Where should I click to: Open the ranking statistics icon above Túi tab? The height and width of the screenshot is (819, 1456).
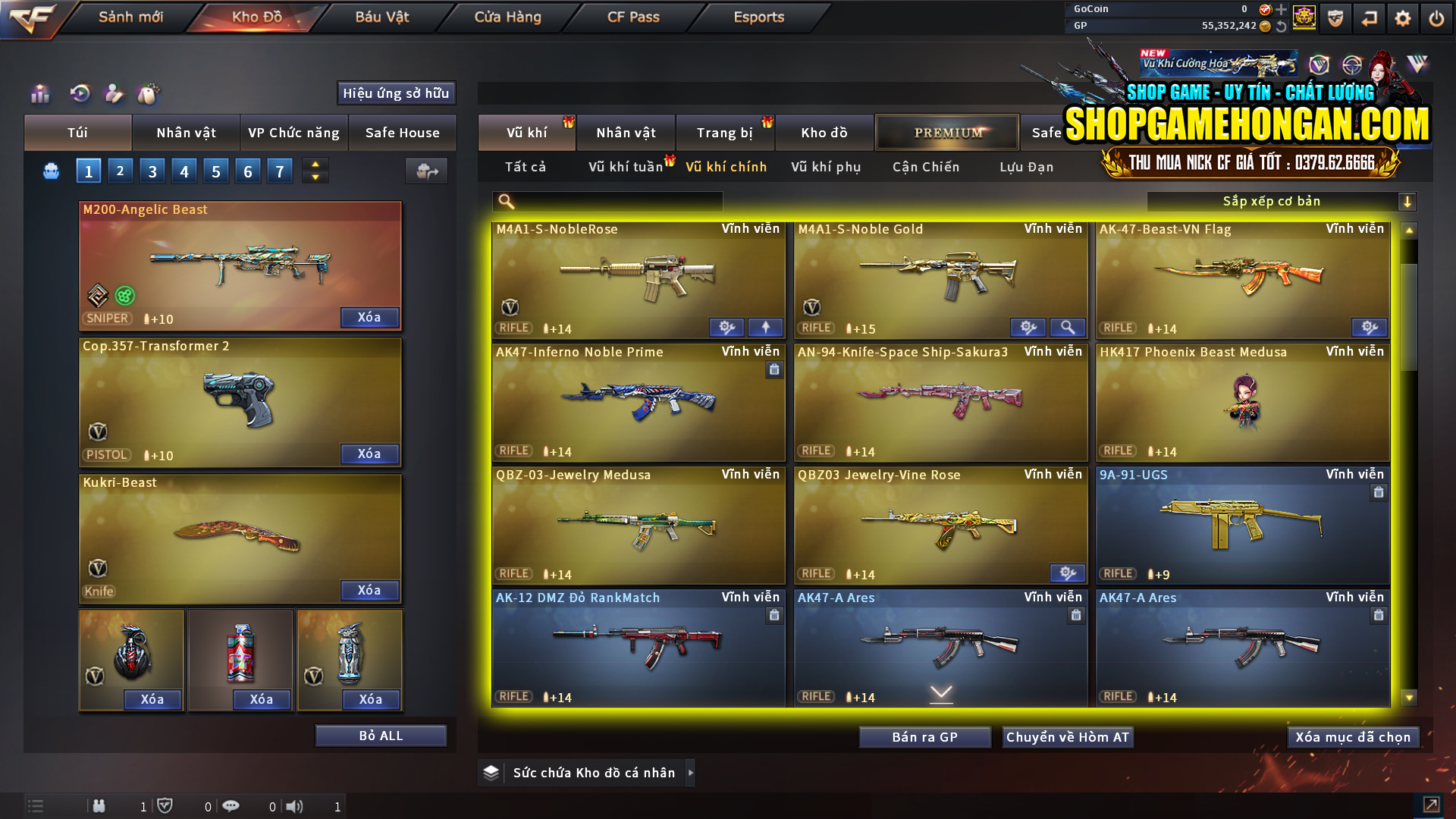39,94
